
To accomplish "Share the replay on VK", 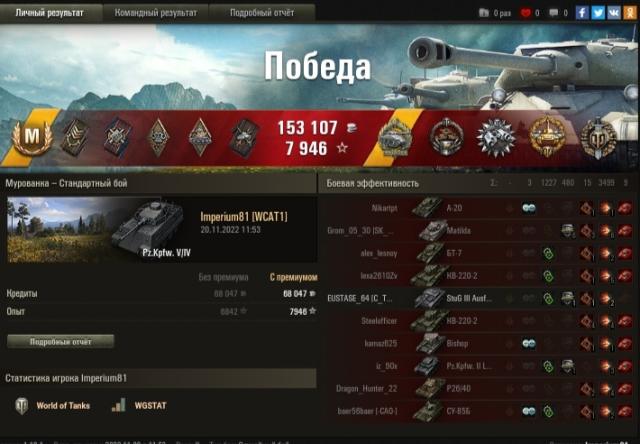I will click(x=614, y=12).
